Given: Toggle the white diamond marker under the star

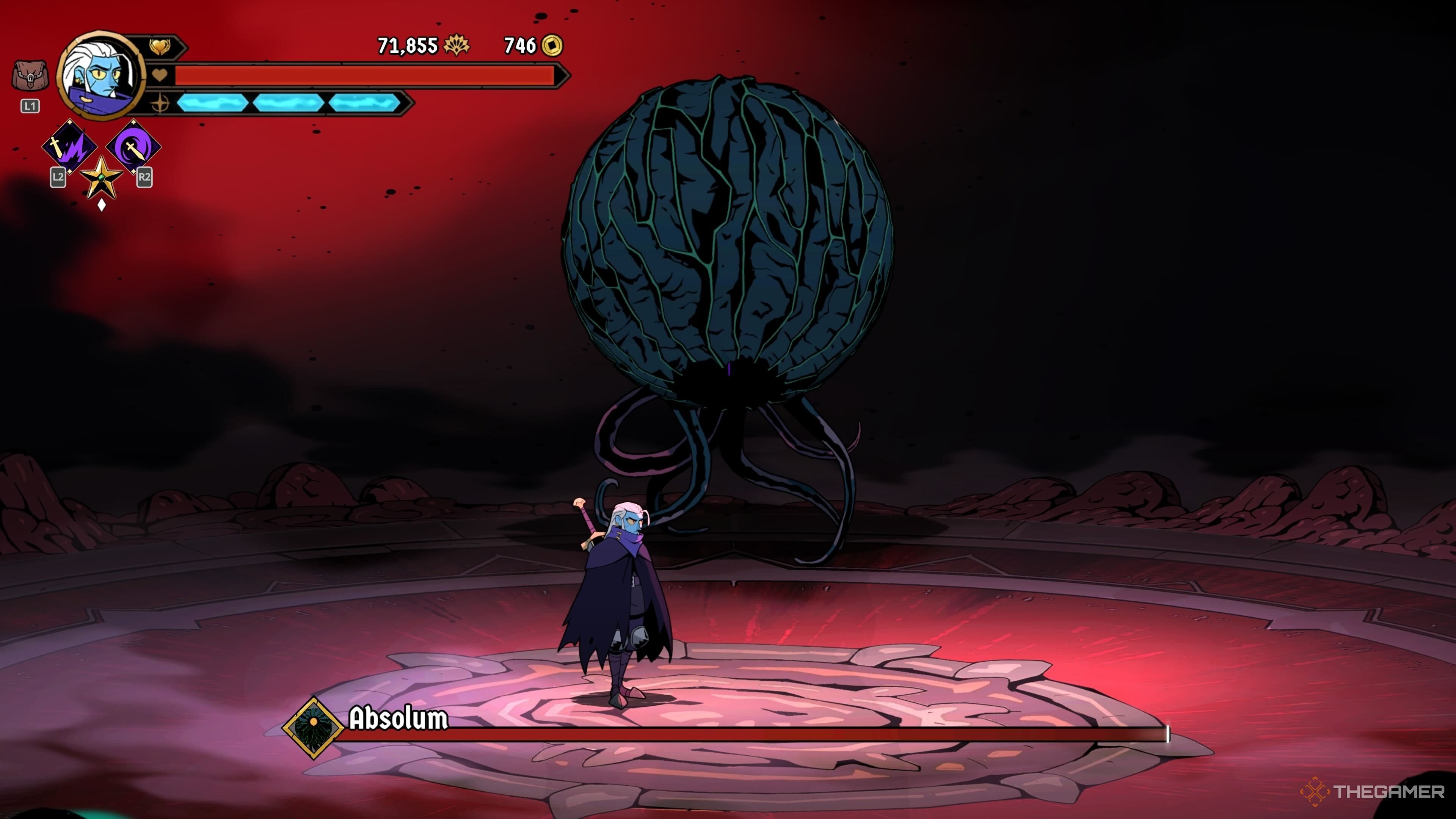Looking at the screenshot, I should 102,205.
